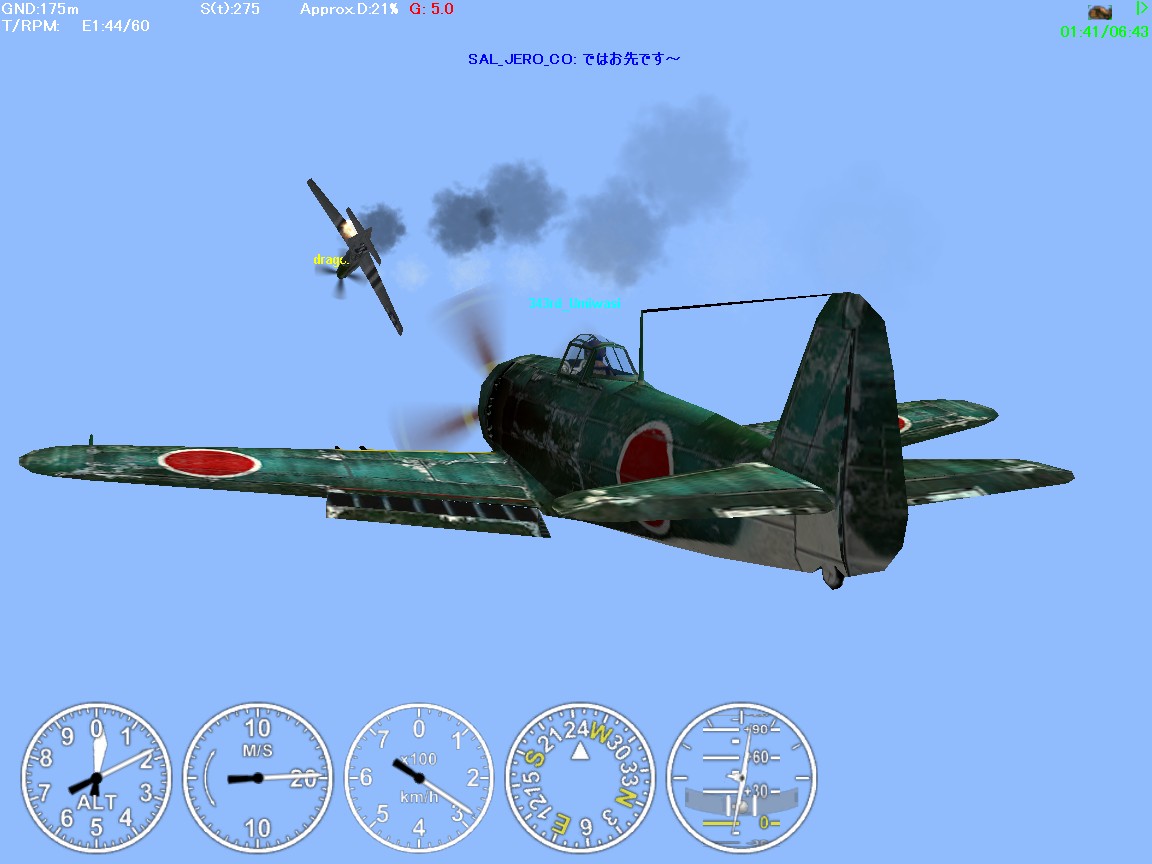Click the small brown icon beside the play symbol
Viewport: 1152px width, 864px height.
coord(1100,12)
